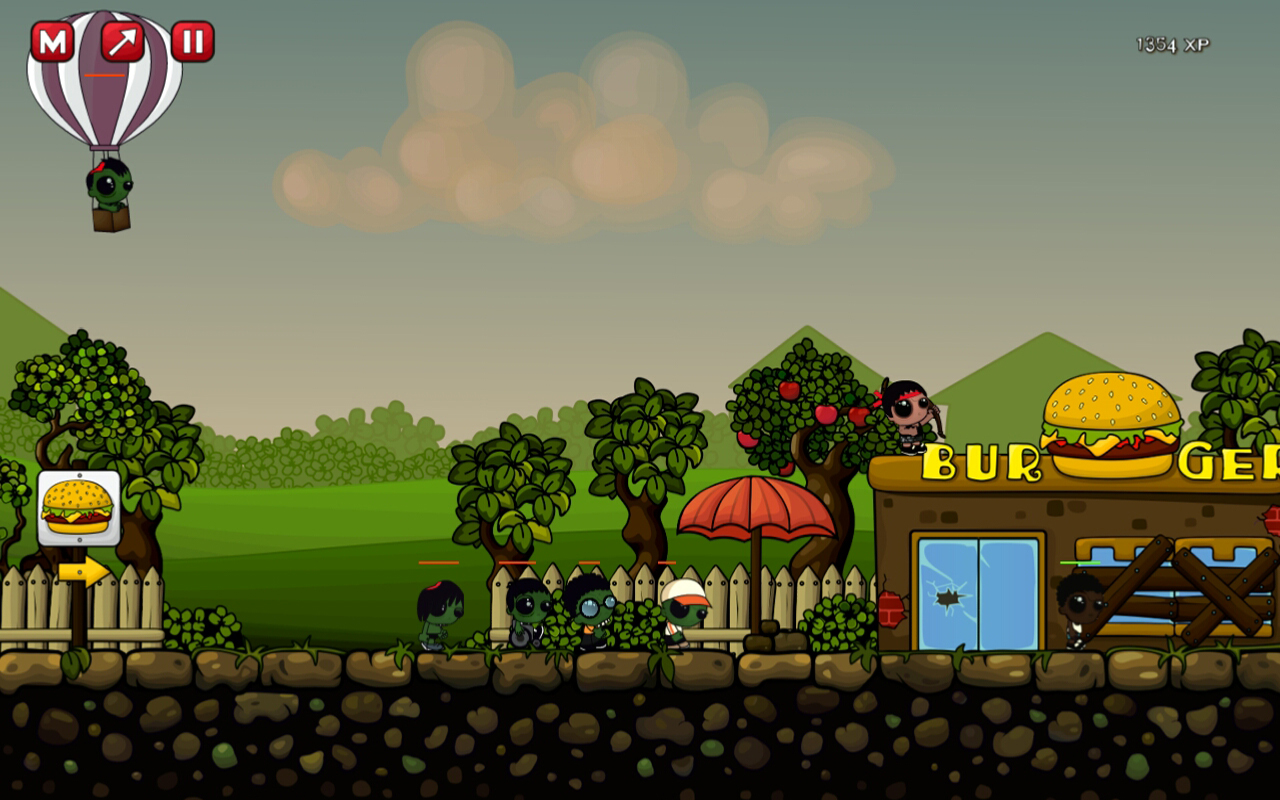Click the zombie riding the hot air balloon
1280x800 pixels.
[x=108, y=185]
